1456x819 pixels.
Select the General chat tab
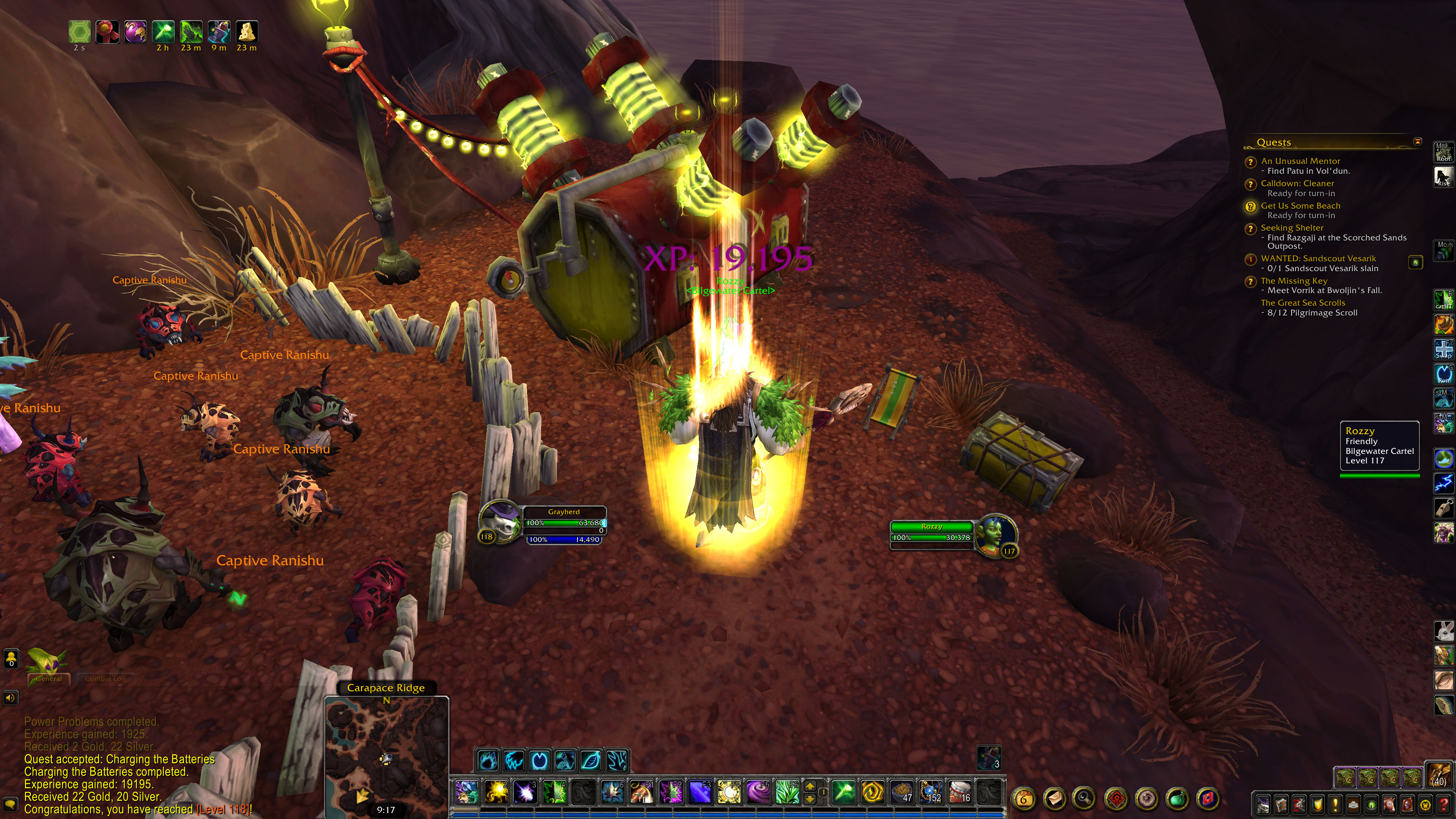[x=49, y=679]
